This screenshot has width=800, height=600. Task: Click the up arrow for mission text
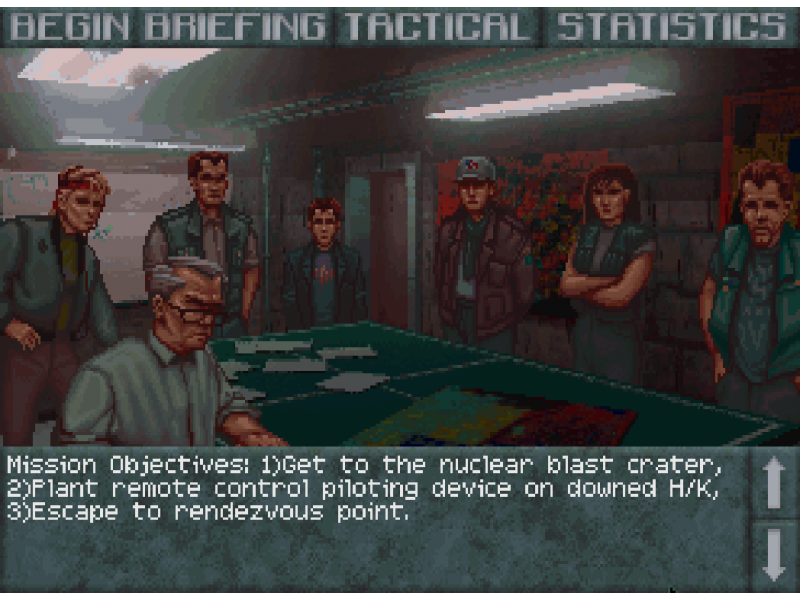coord(775,483)
